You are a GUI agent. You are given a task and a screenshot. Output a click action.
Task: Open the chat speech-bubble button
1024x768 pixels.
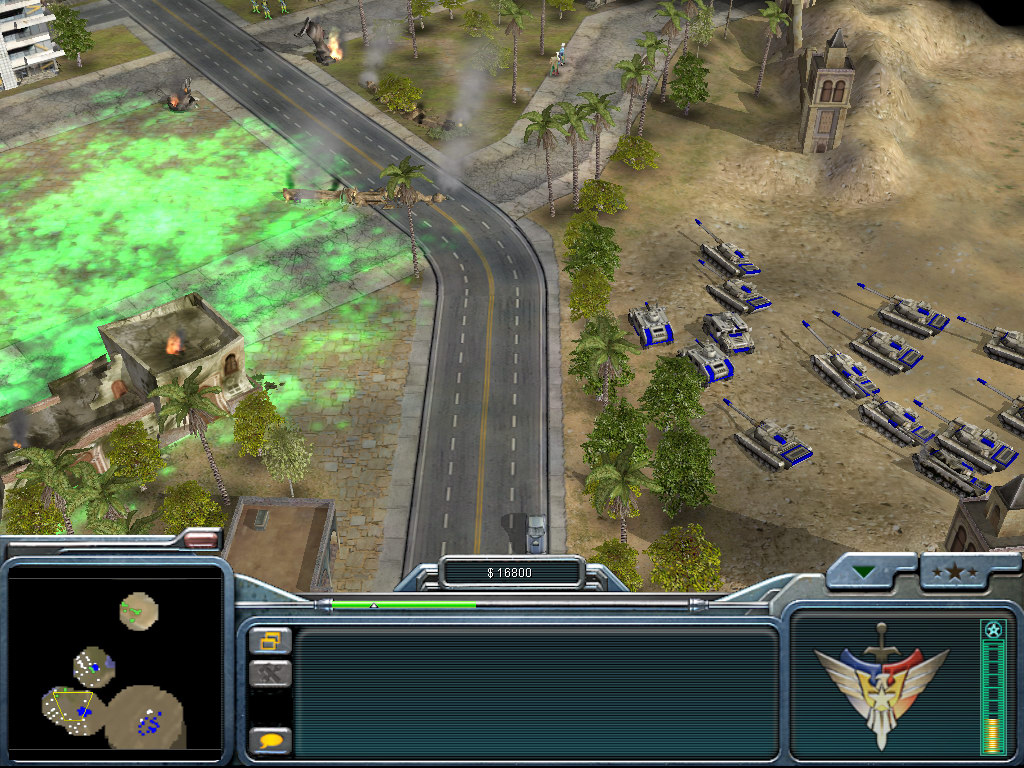pyautogui.click(x=270, y=741)
